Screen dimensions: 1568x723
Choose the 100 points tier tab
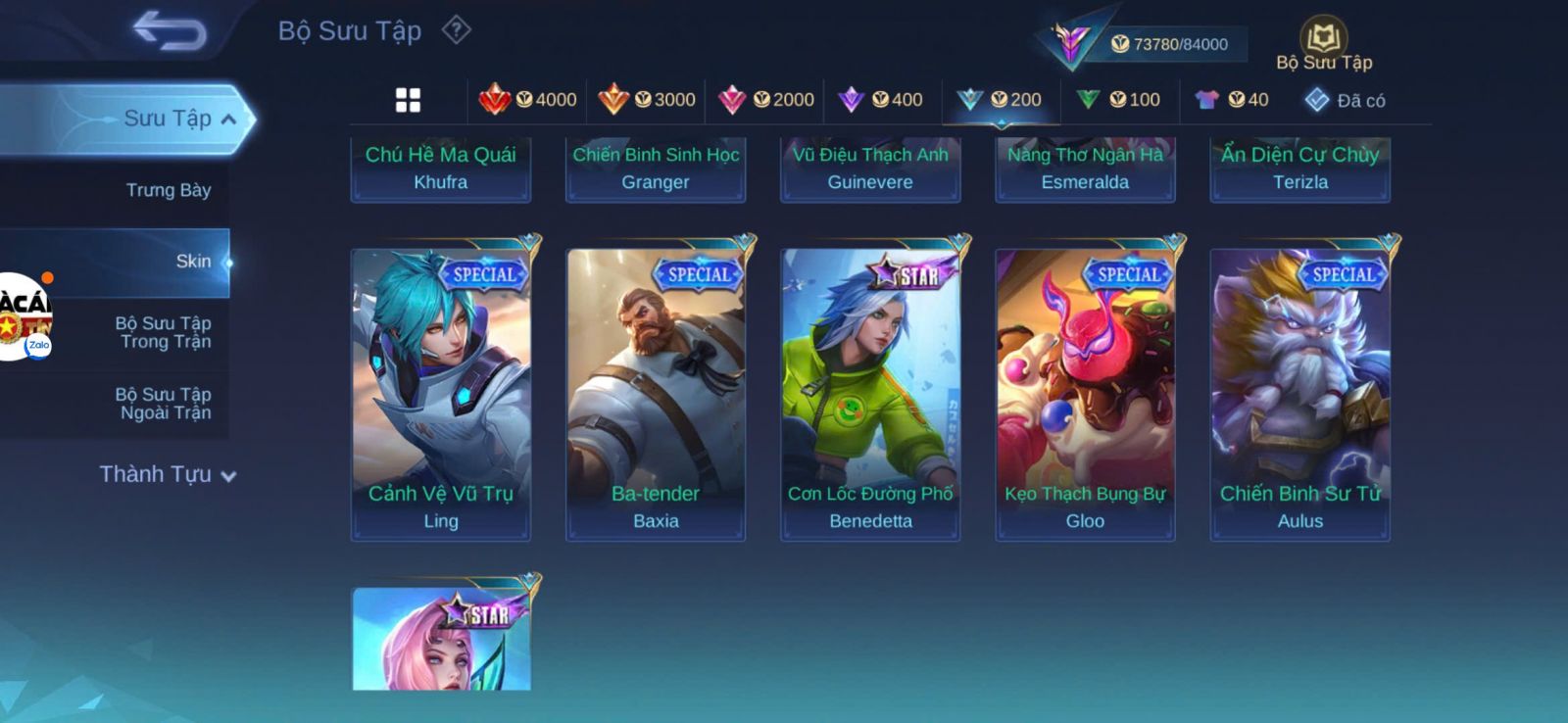click(1118, 100)
